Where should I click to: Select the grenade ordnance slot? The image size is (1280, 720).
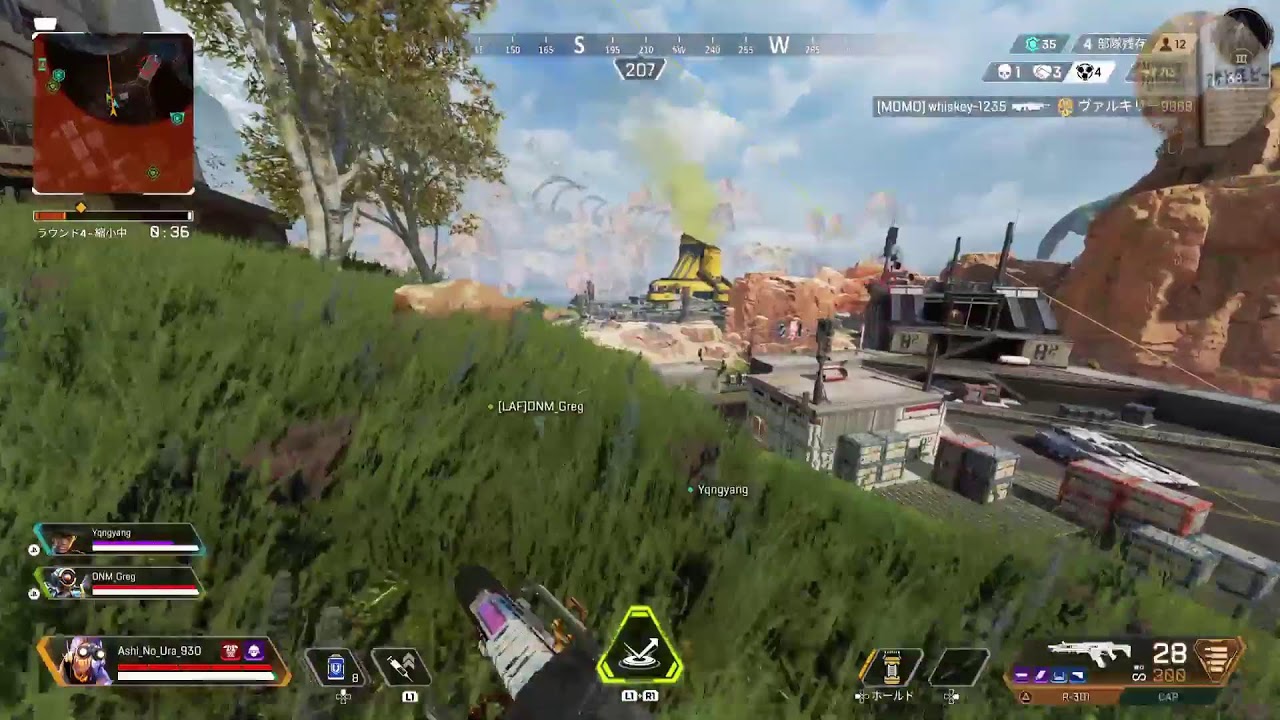click(x=891, y=667)
